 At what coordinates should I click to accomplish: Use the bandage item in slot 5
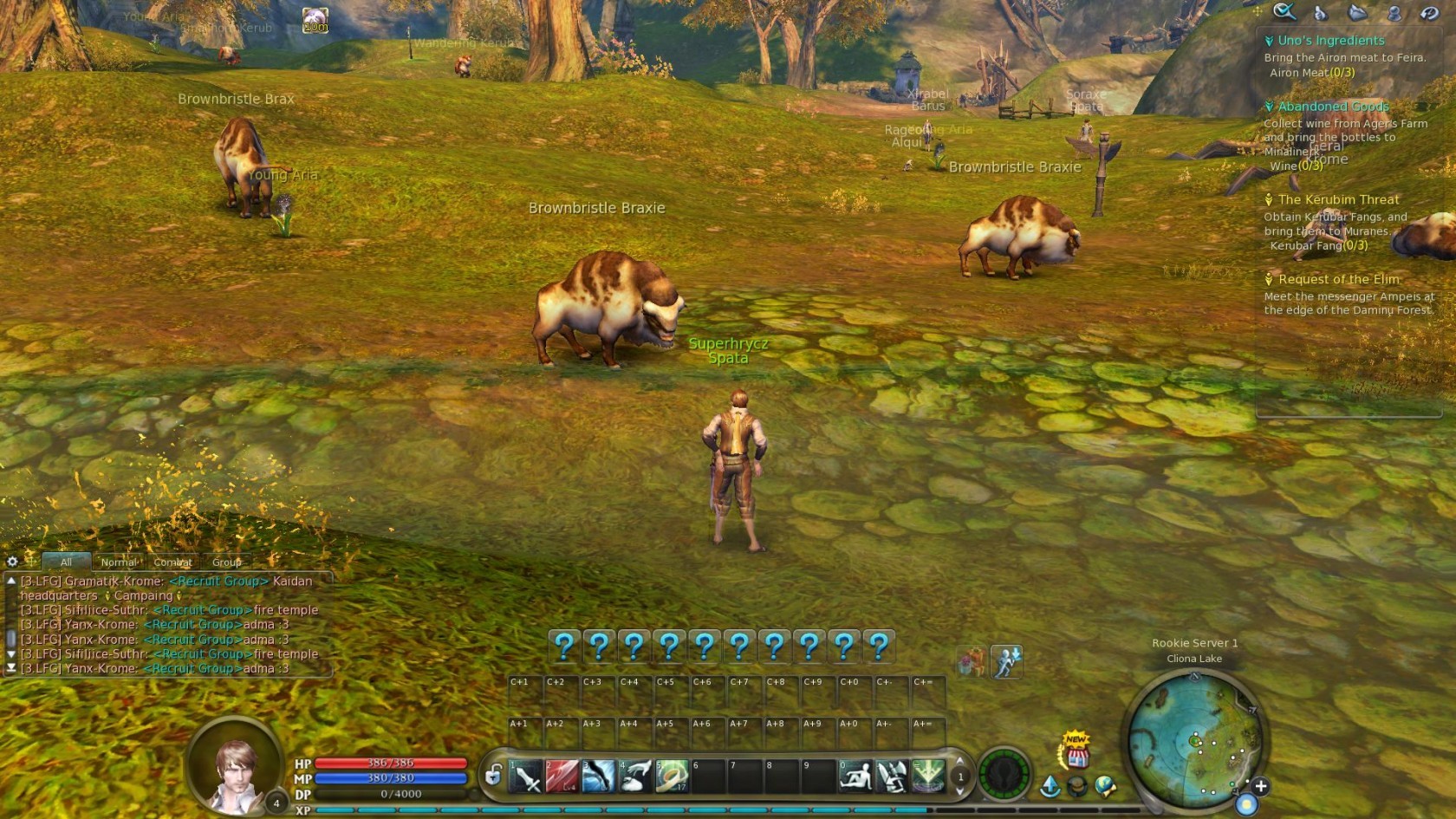pyautogui.click(x=672, y=777)
